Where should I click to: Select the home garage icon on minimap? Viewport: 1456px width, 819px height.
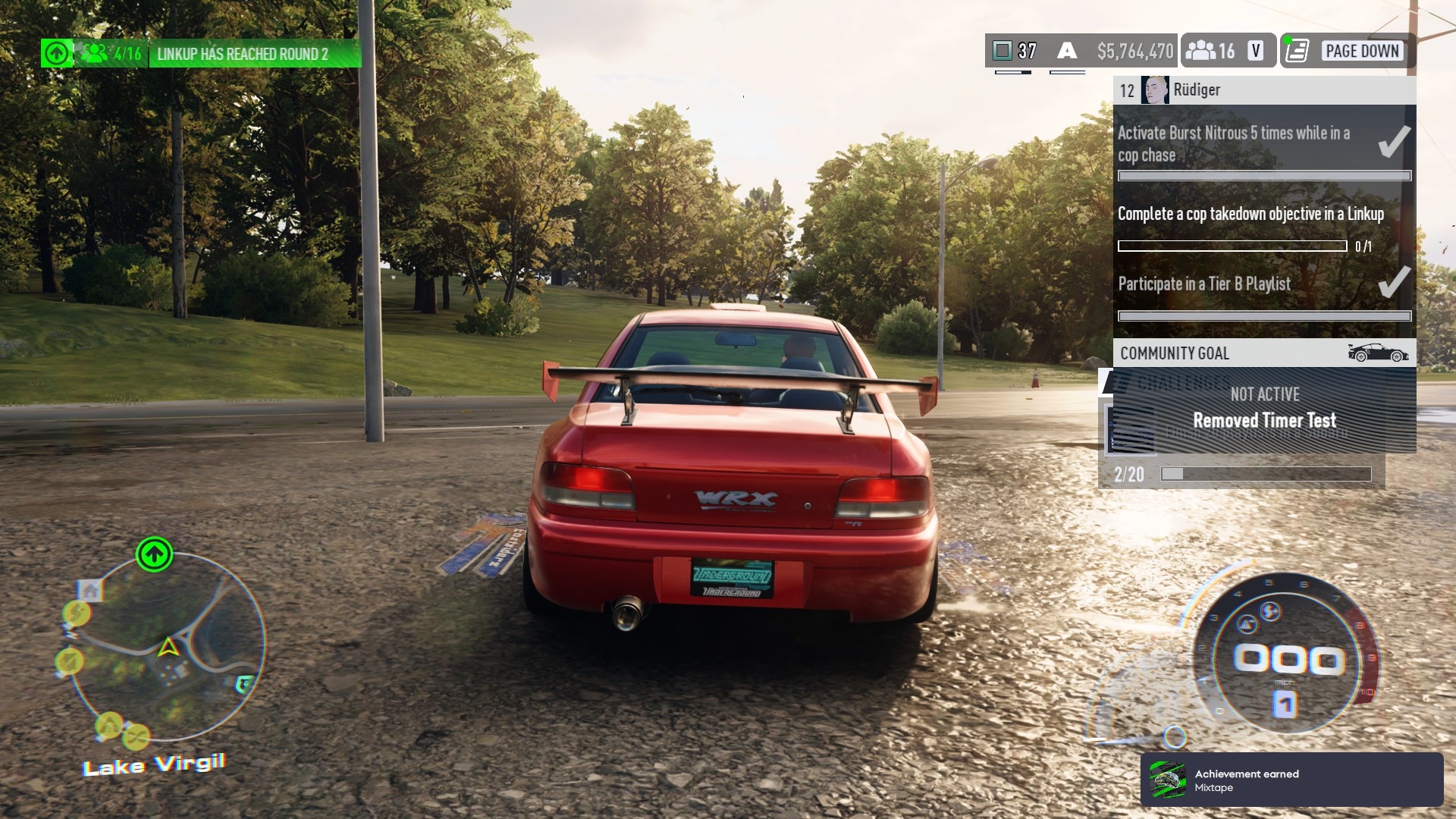[91, 591]
